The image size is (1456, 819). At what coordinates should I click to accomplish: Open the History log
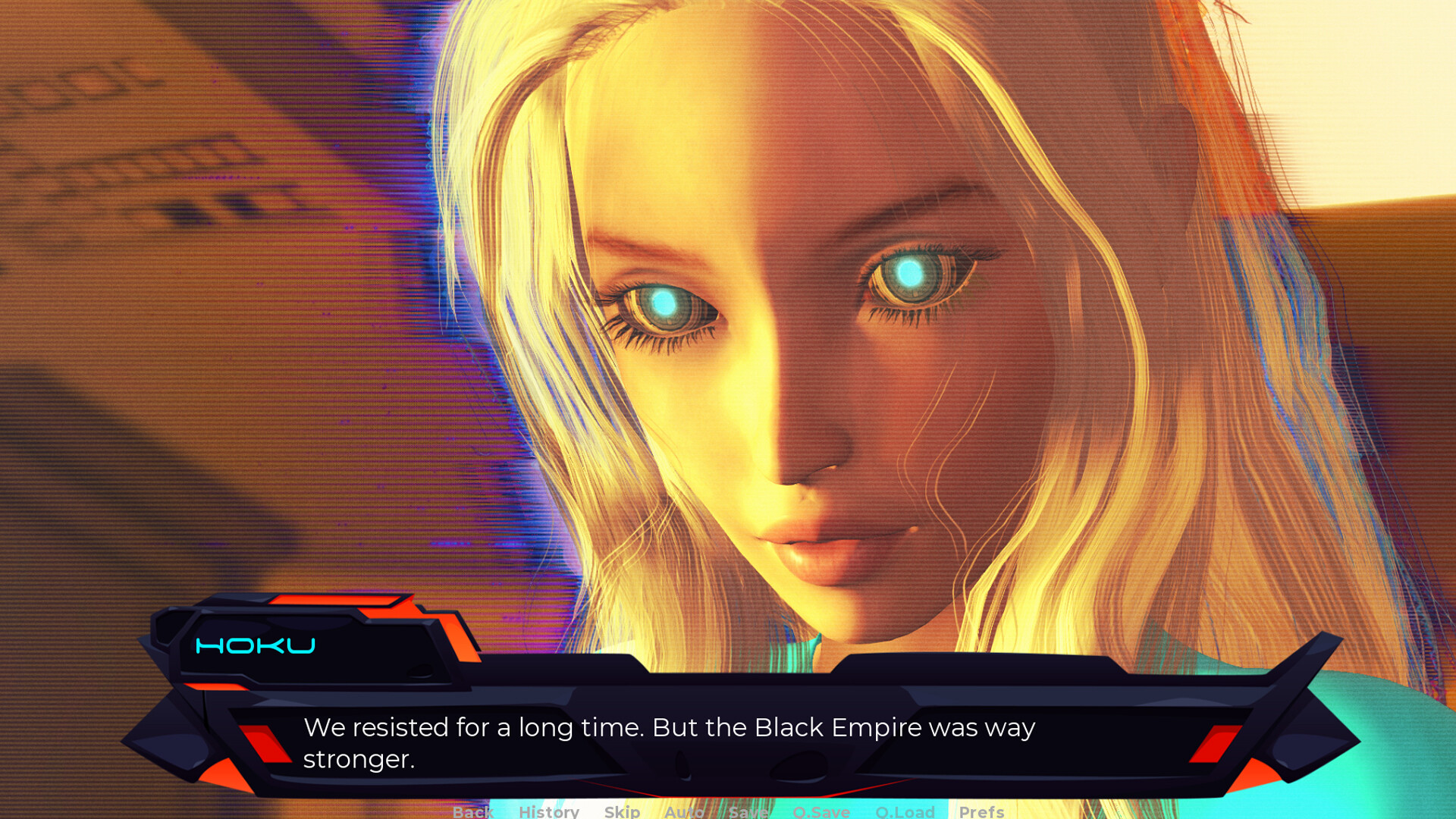coord(549,812)
